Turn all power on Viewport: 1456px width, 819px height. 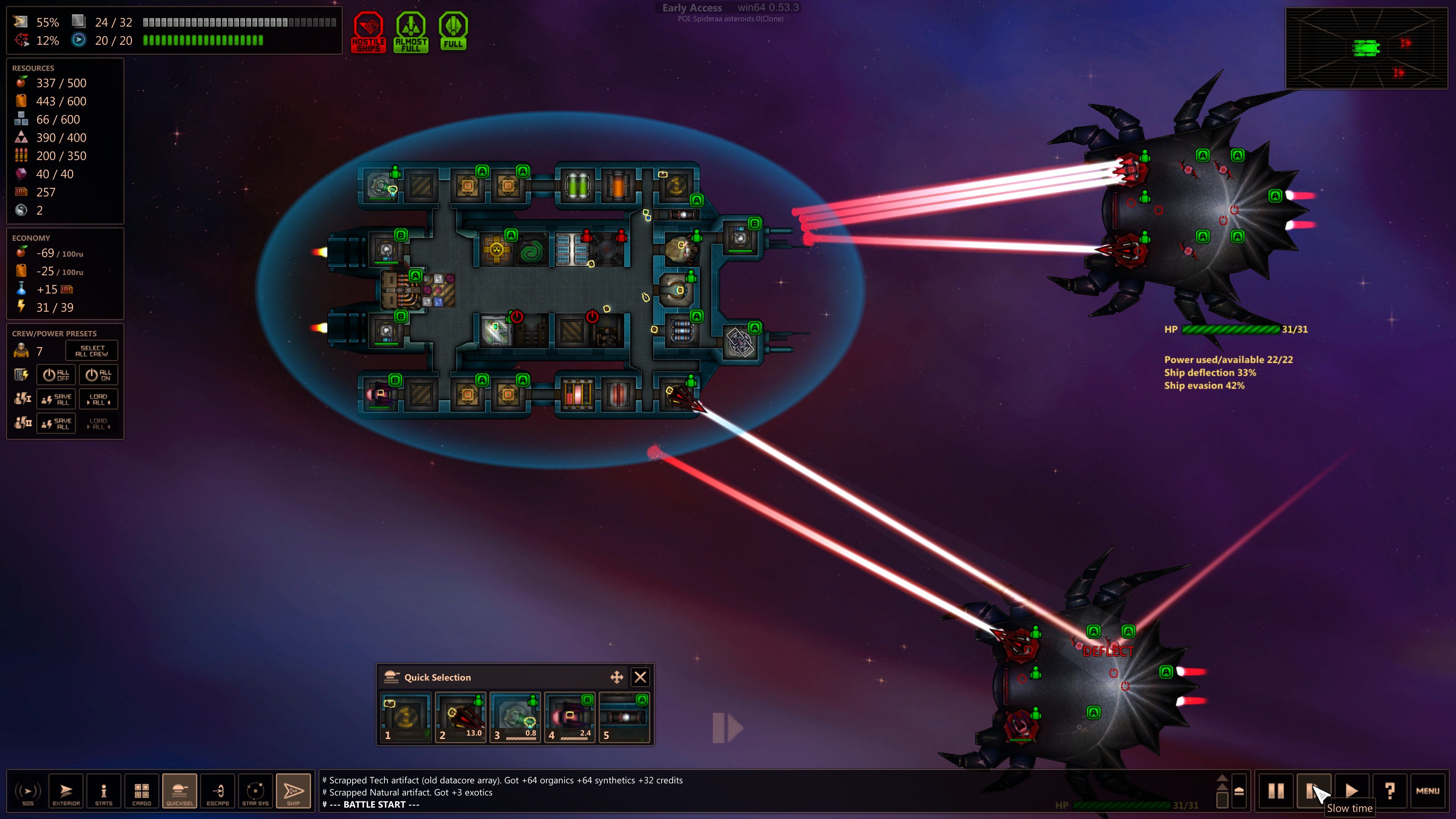click(98, 375)
